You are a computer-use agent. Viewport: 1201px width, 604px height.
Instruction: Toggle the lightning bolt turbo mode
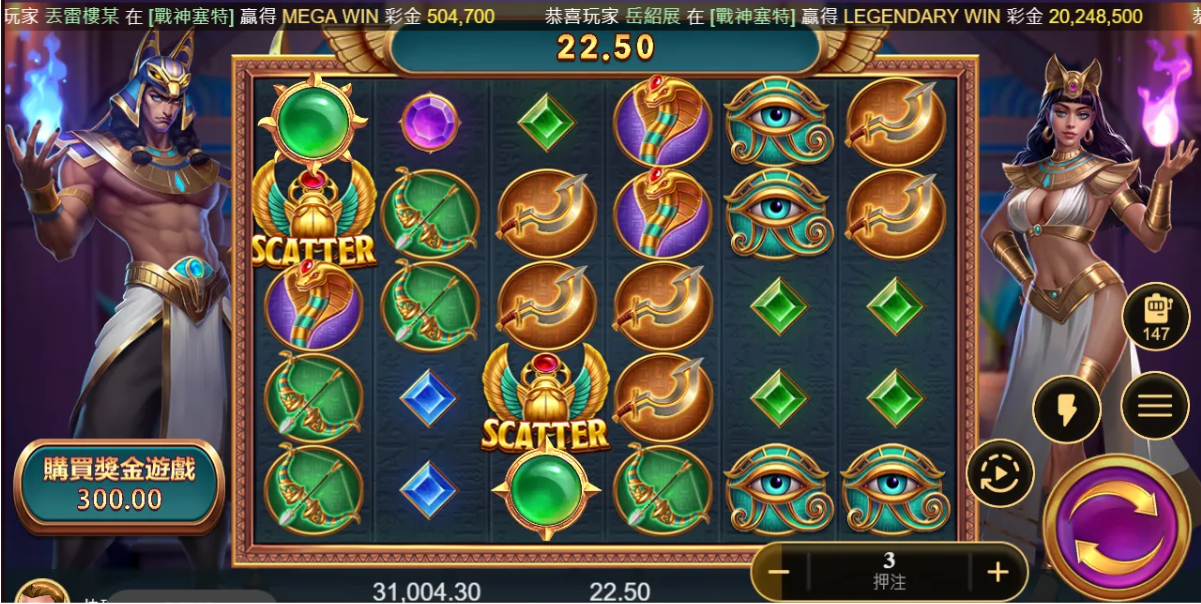tap(1067, 409)
